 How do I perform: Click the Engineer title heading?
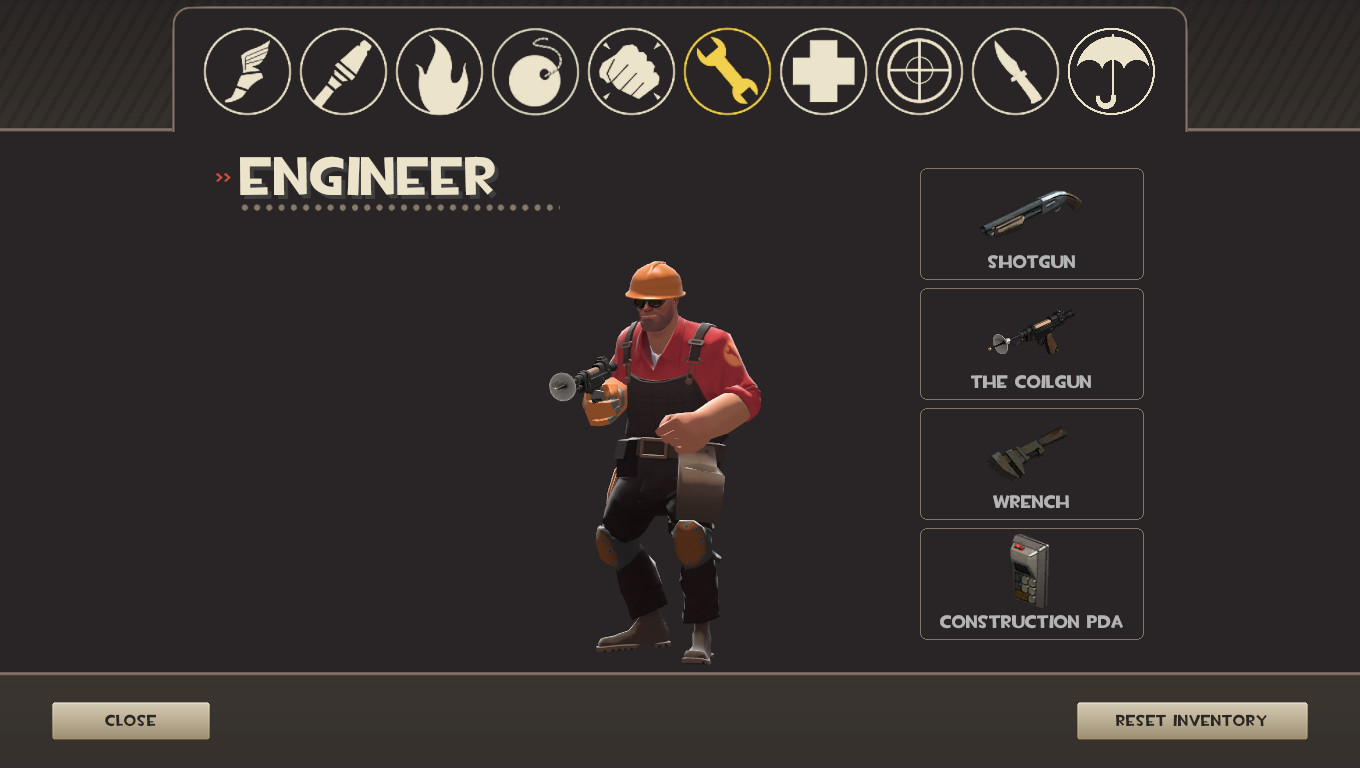tap(366, 177)
